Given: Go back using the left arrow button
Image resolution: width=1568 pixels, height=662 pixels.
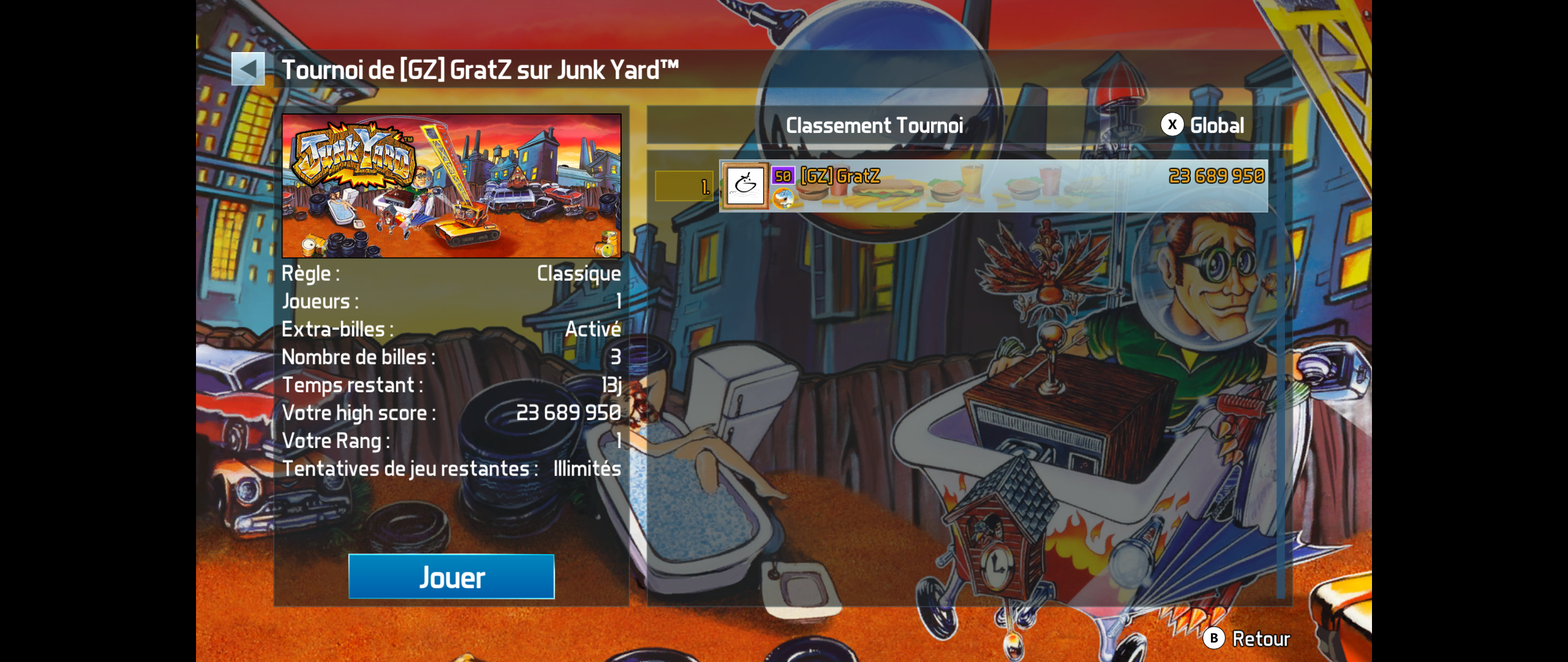Looking at the screenshot, I should [x=248, y=69].
